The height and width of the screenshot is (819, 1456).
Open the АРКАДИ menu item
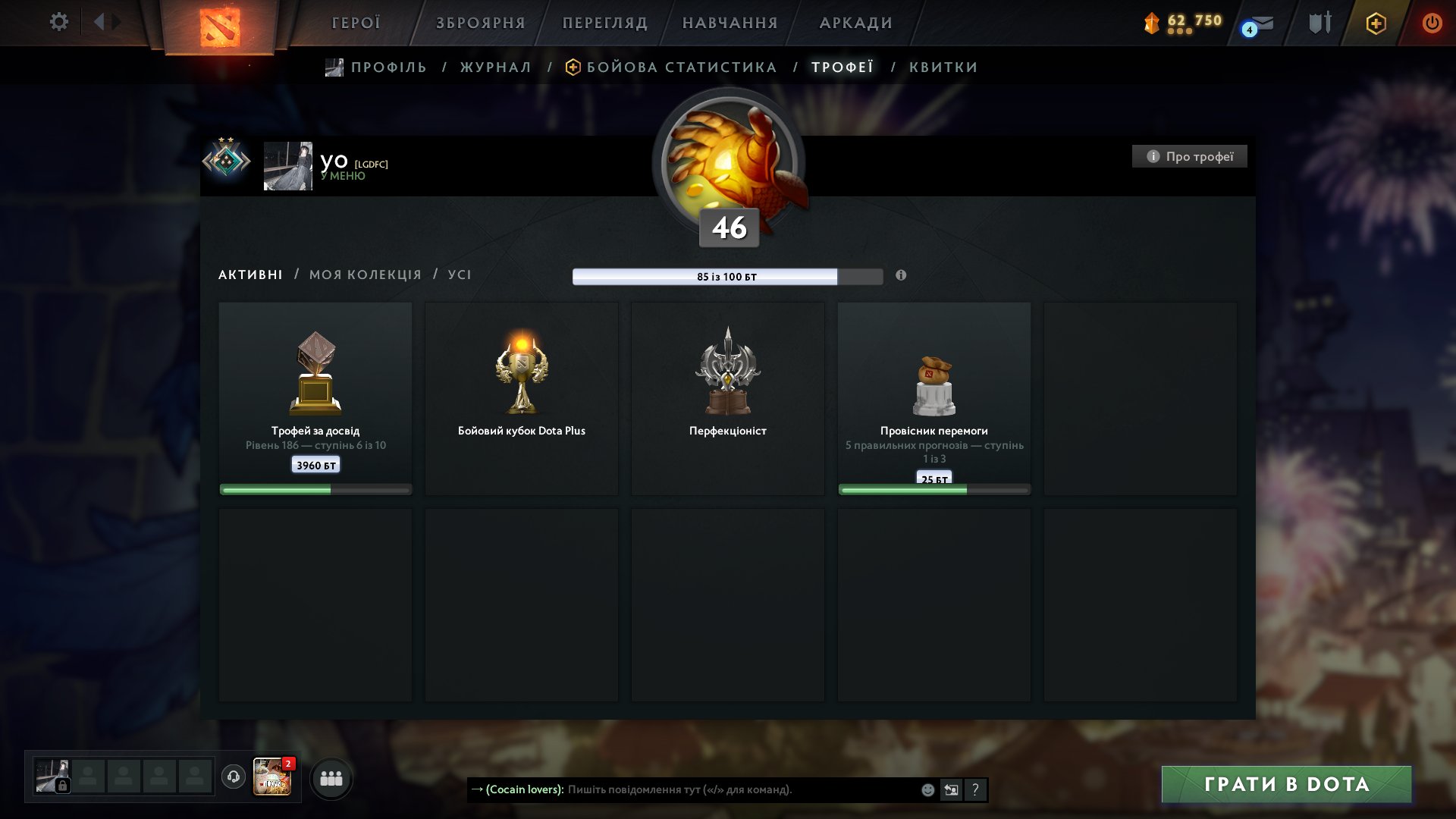pos(855,23)
